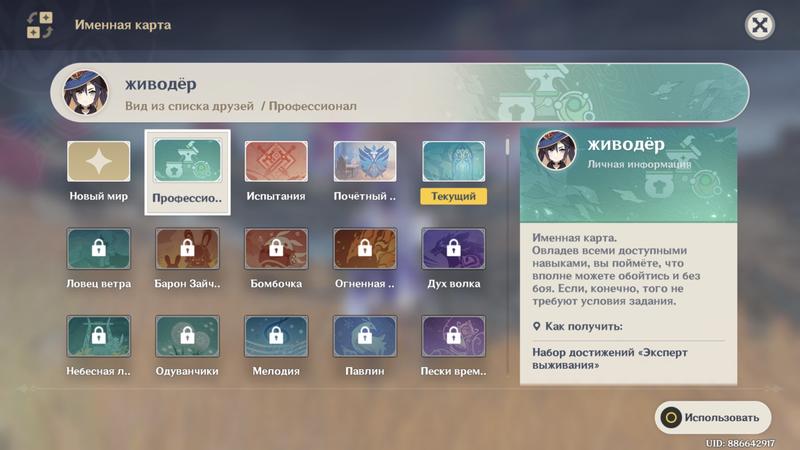Select the locked Мелодия namecard
Image resolution: width=800 pixels, height=450 pixels.
coord(276,337)
